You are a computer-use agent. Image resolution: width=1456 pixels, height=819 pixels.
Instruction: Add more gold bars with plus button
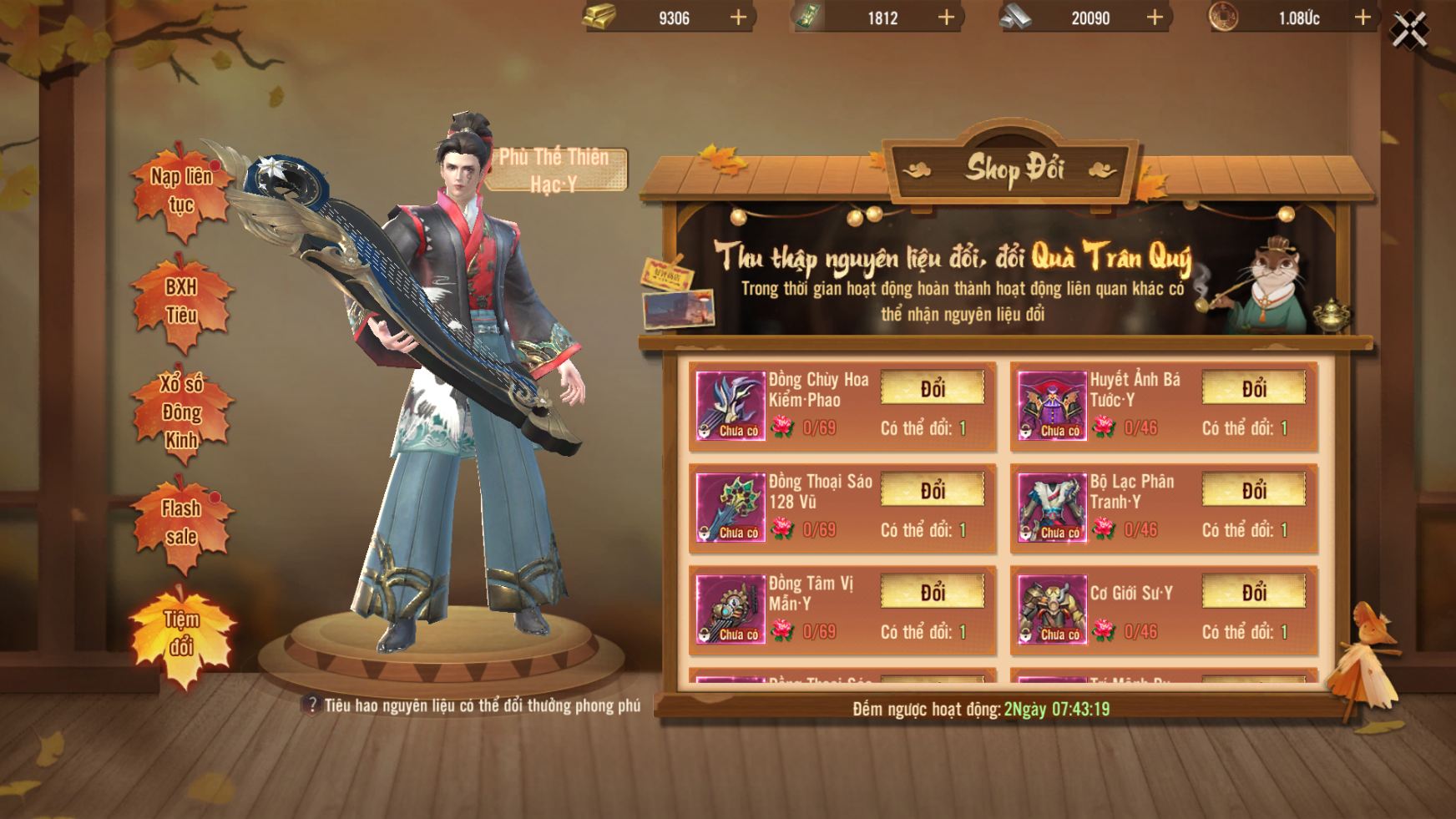click(738, 18)
